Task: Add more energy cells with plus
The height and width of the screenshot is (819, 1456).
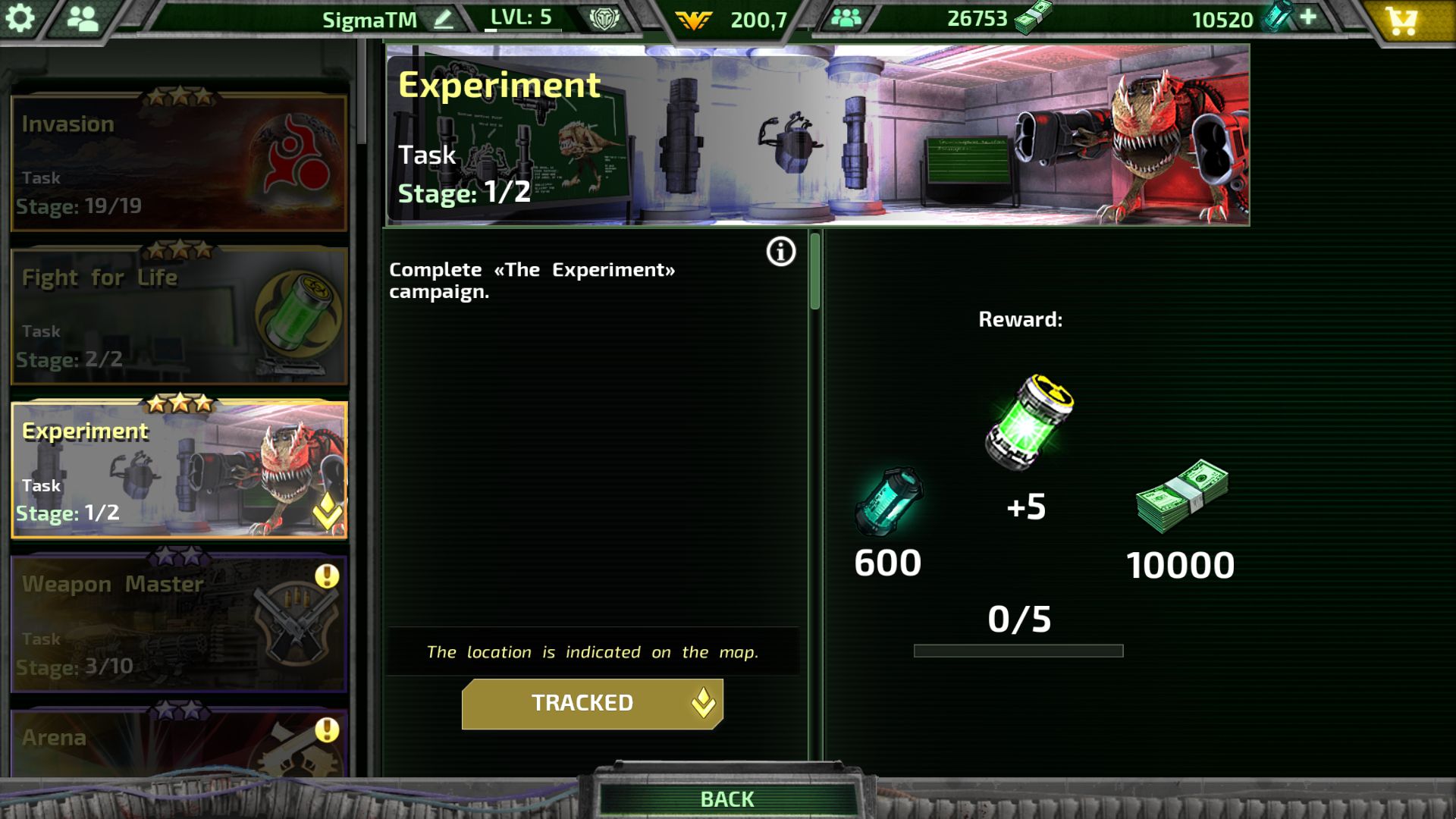Action: 1308,17
